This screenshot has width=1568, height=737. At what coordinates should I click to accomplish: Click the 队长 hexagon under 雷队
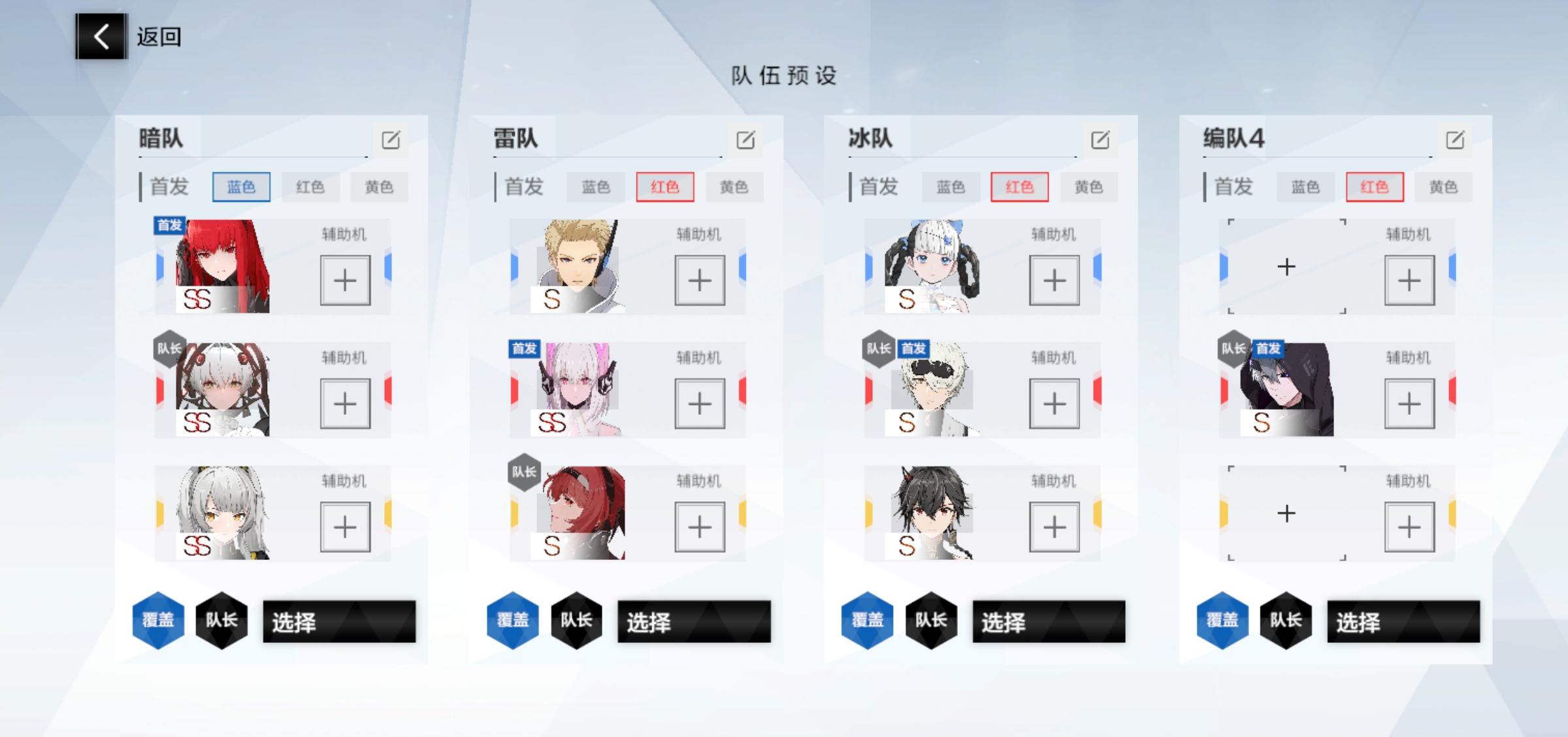click(x=576, y=621)
